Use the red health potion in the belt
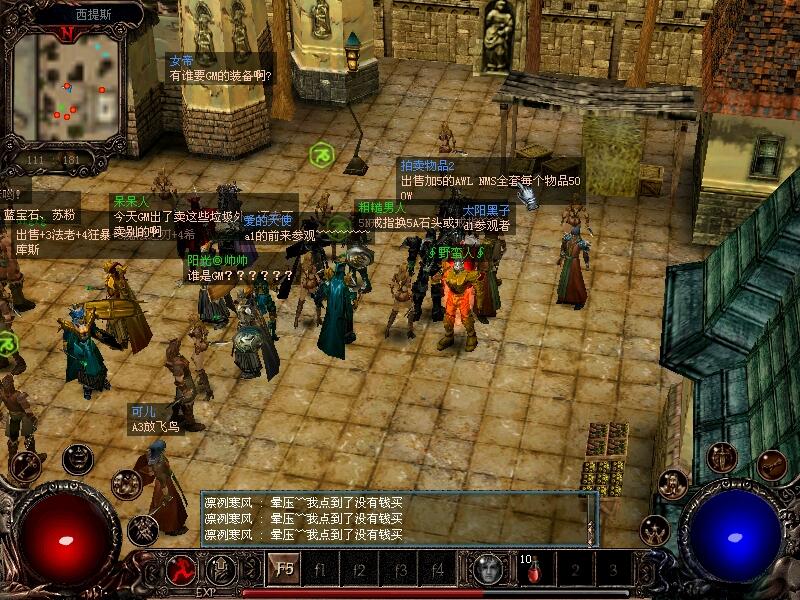The height and width of the screenshot is (600, 800). [533, 571]
